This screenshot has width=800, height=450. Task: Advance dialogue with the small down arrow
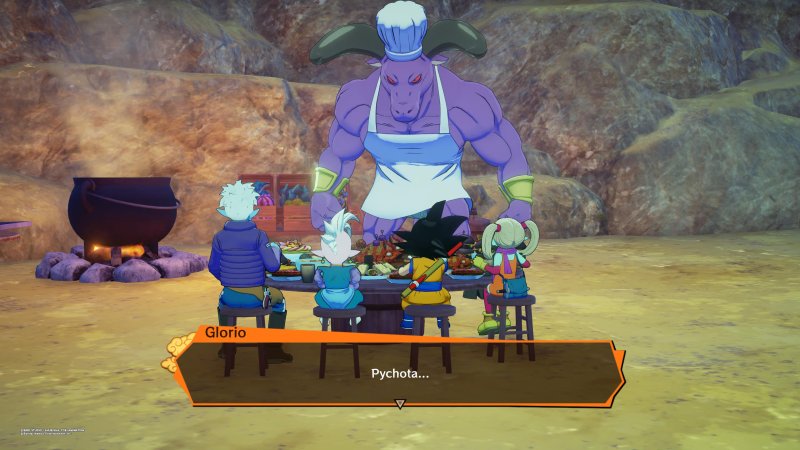(400, 404)
